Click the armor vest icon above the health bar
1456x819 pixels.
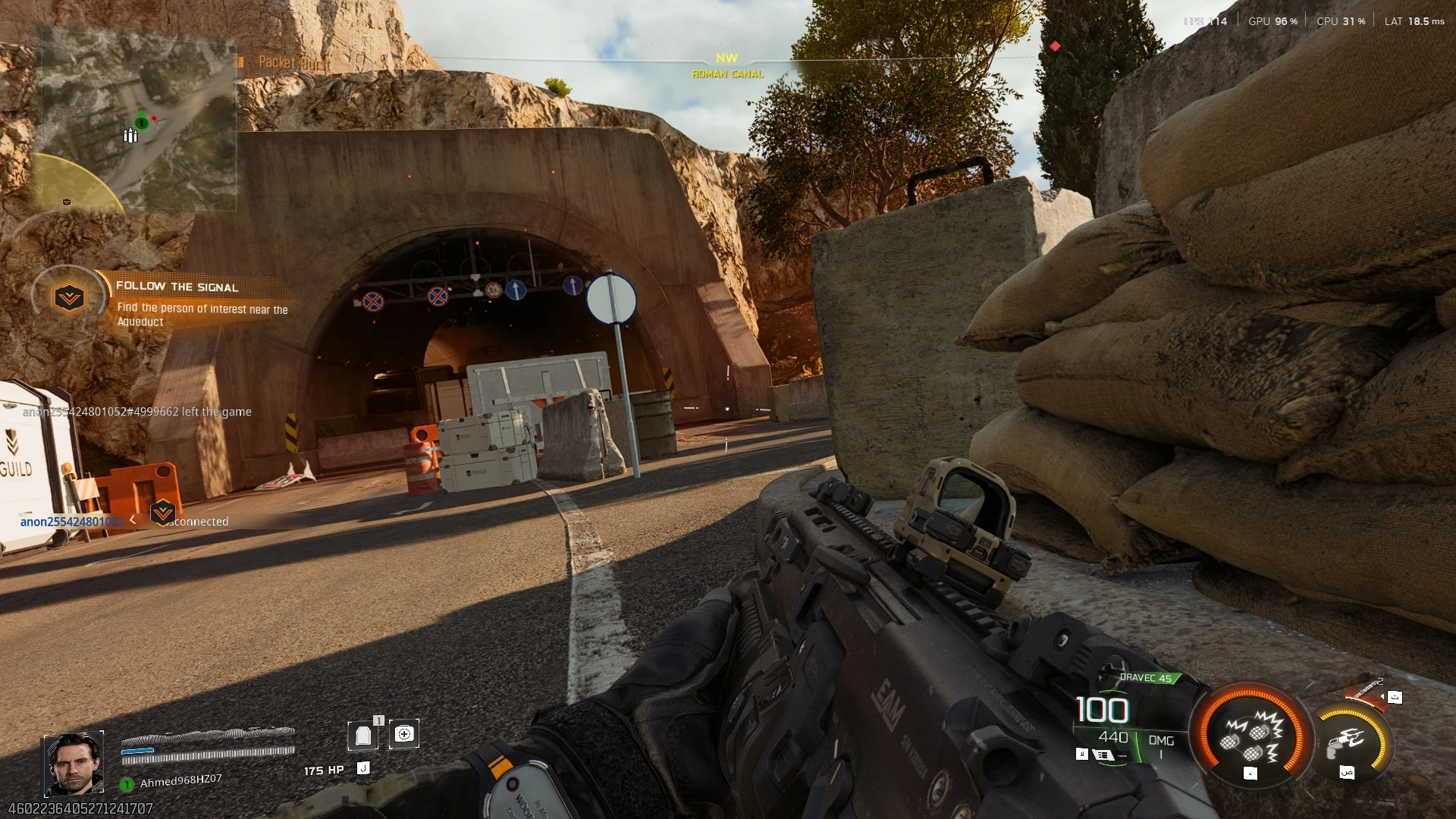364,734
